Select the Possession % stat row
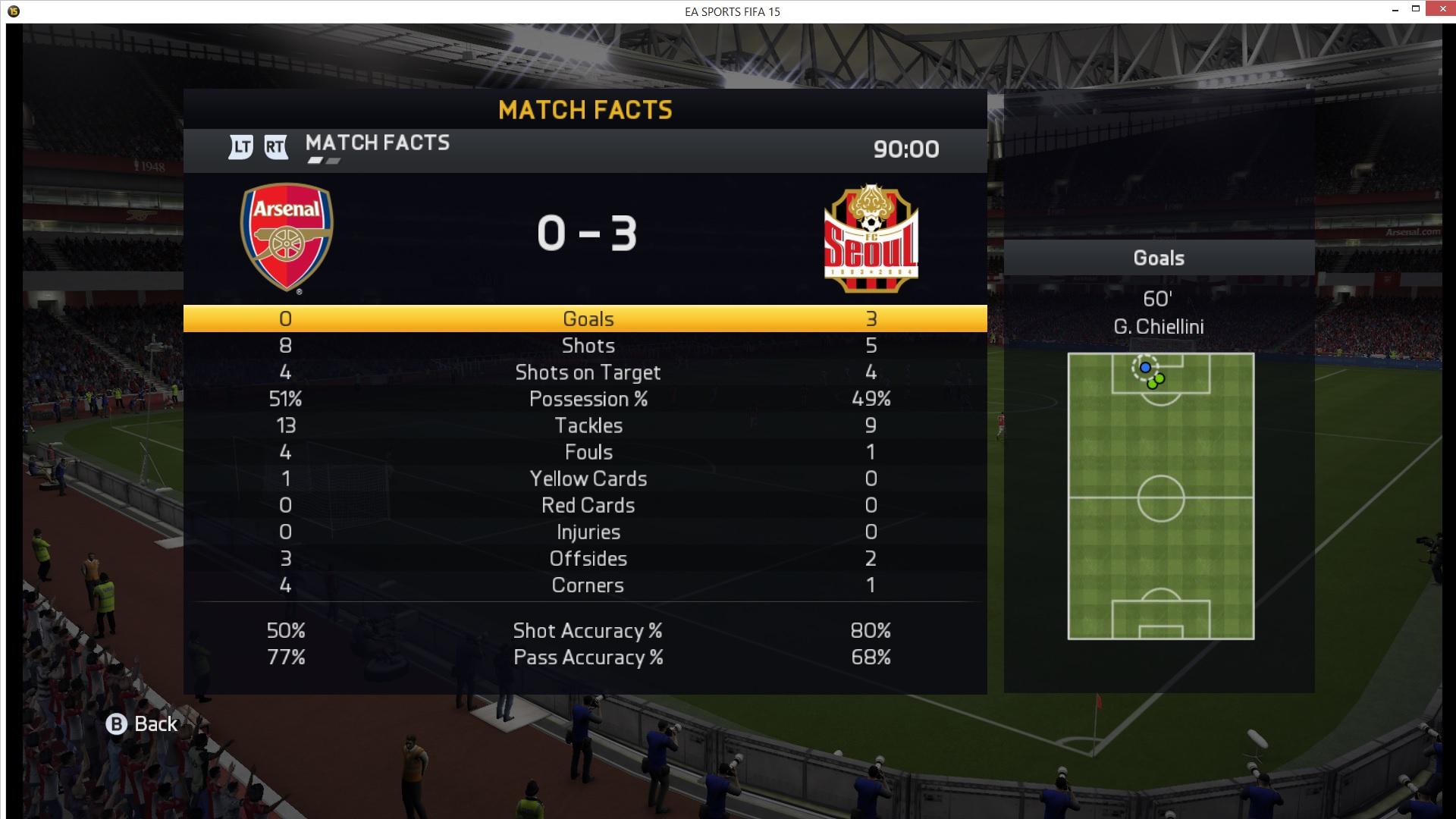1456x819 pixels. (x=588, y=399)
